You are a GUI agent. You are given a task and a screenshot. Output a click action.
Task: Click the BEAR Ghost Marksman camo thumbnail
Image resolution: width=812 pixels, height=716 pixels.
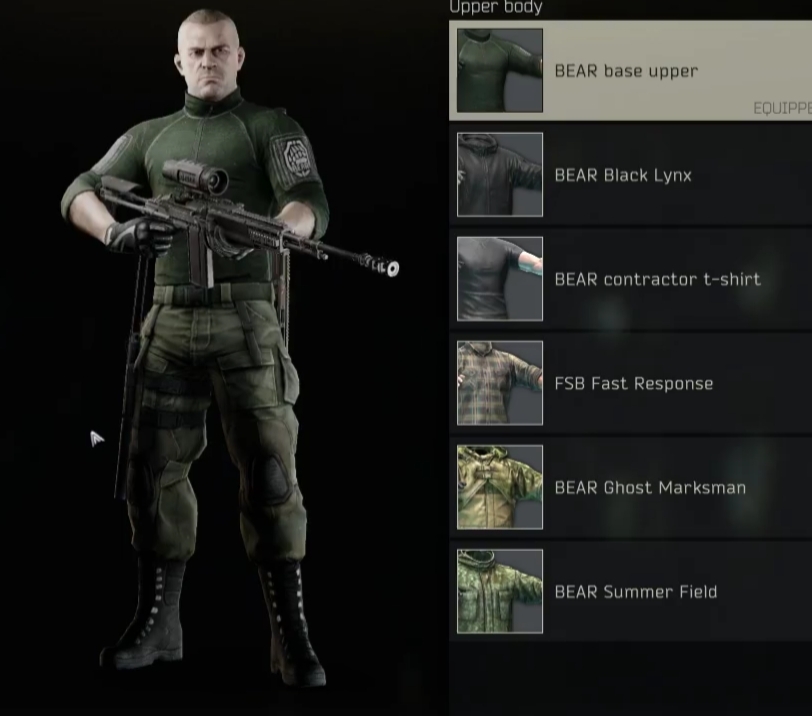[500, 488]
